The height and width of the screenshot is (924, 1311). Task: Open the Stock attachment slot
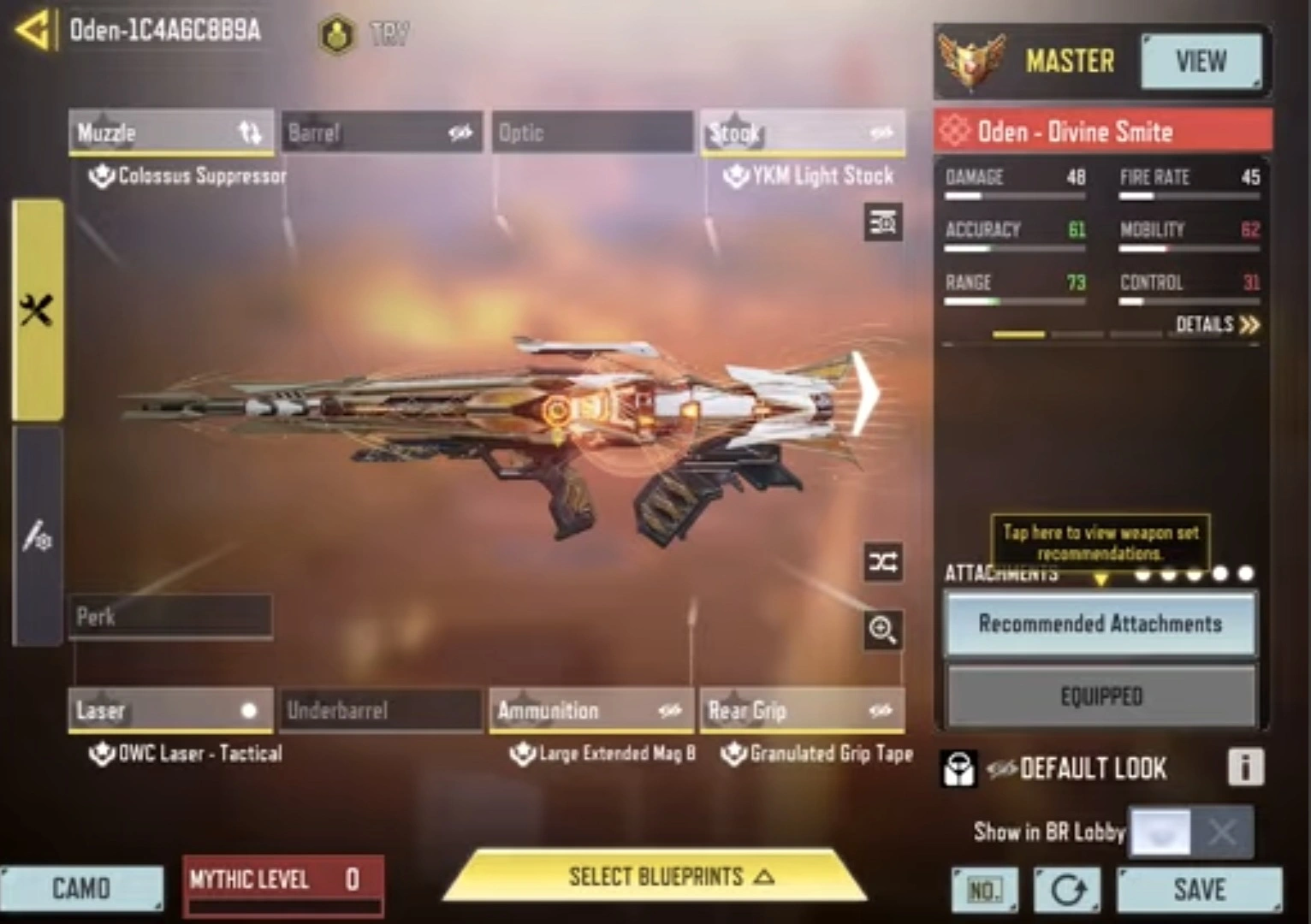tap(802, 133)
